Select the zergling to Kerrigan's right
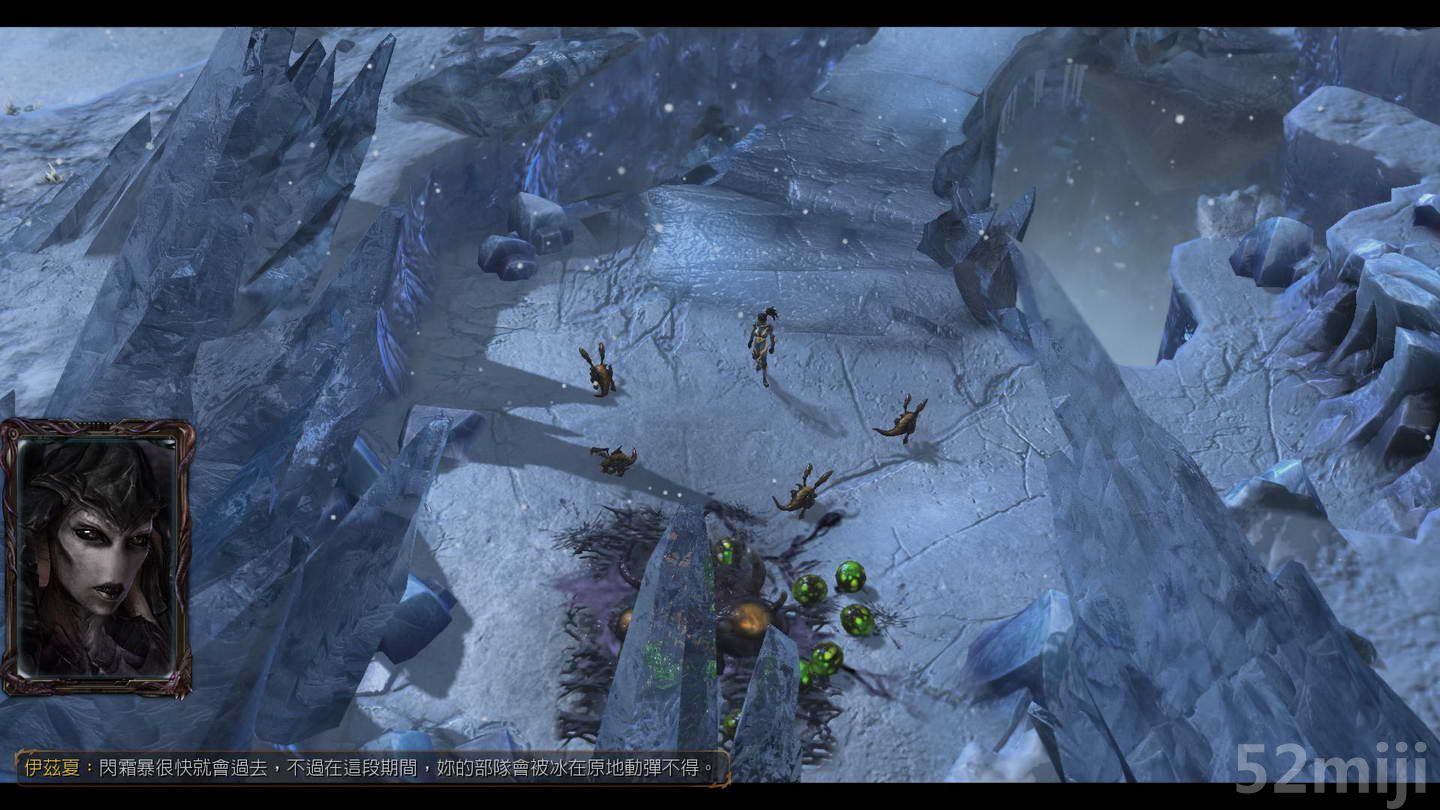Viewport: 1440px width, 810px height. (905, 420)
